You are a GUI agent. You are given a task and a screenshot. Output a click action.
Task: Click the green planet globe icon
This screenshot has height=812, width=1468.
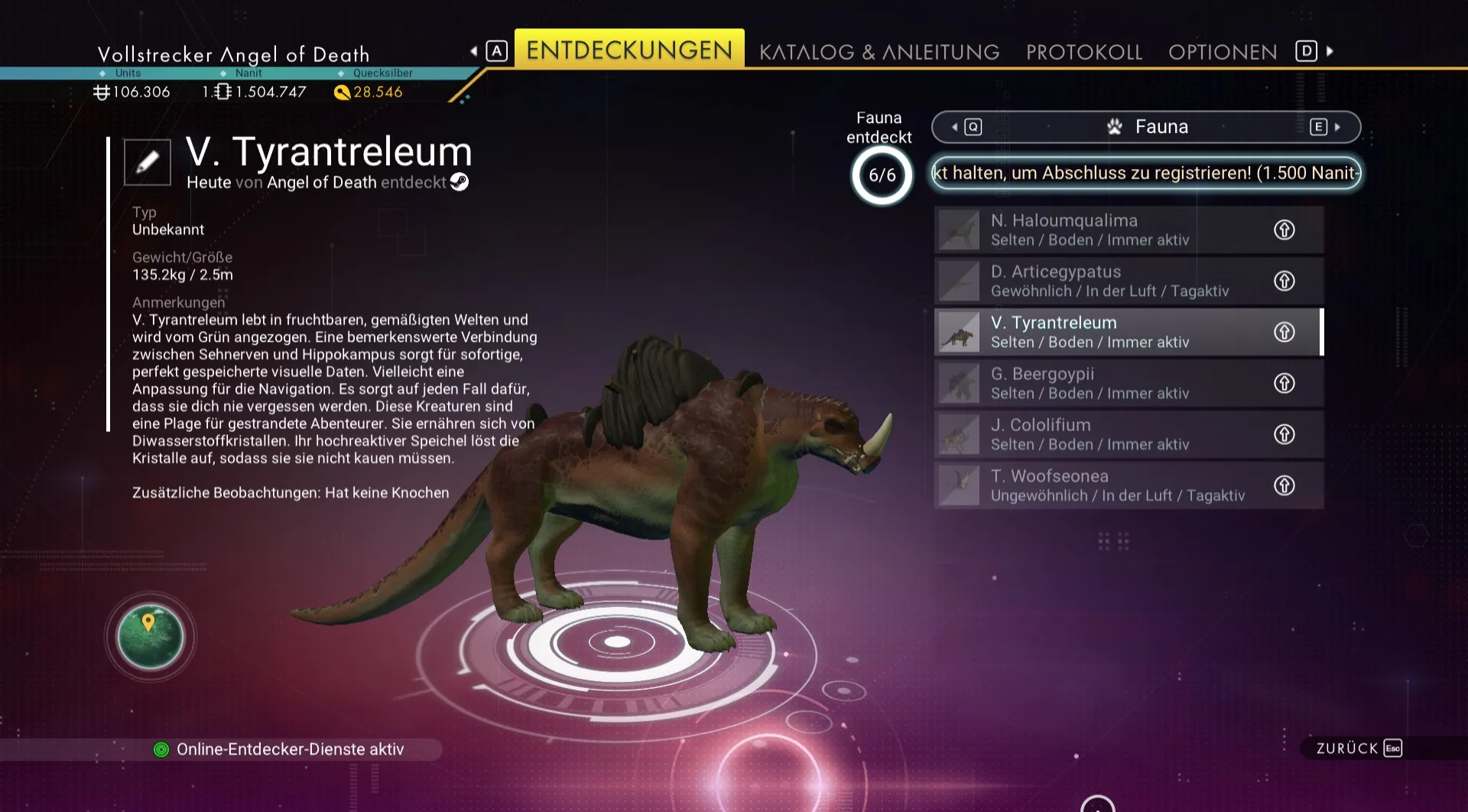(151, 637)
